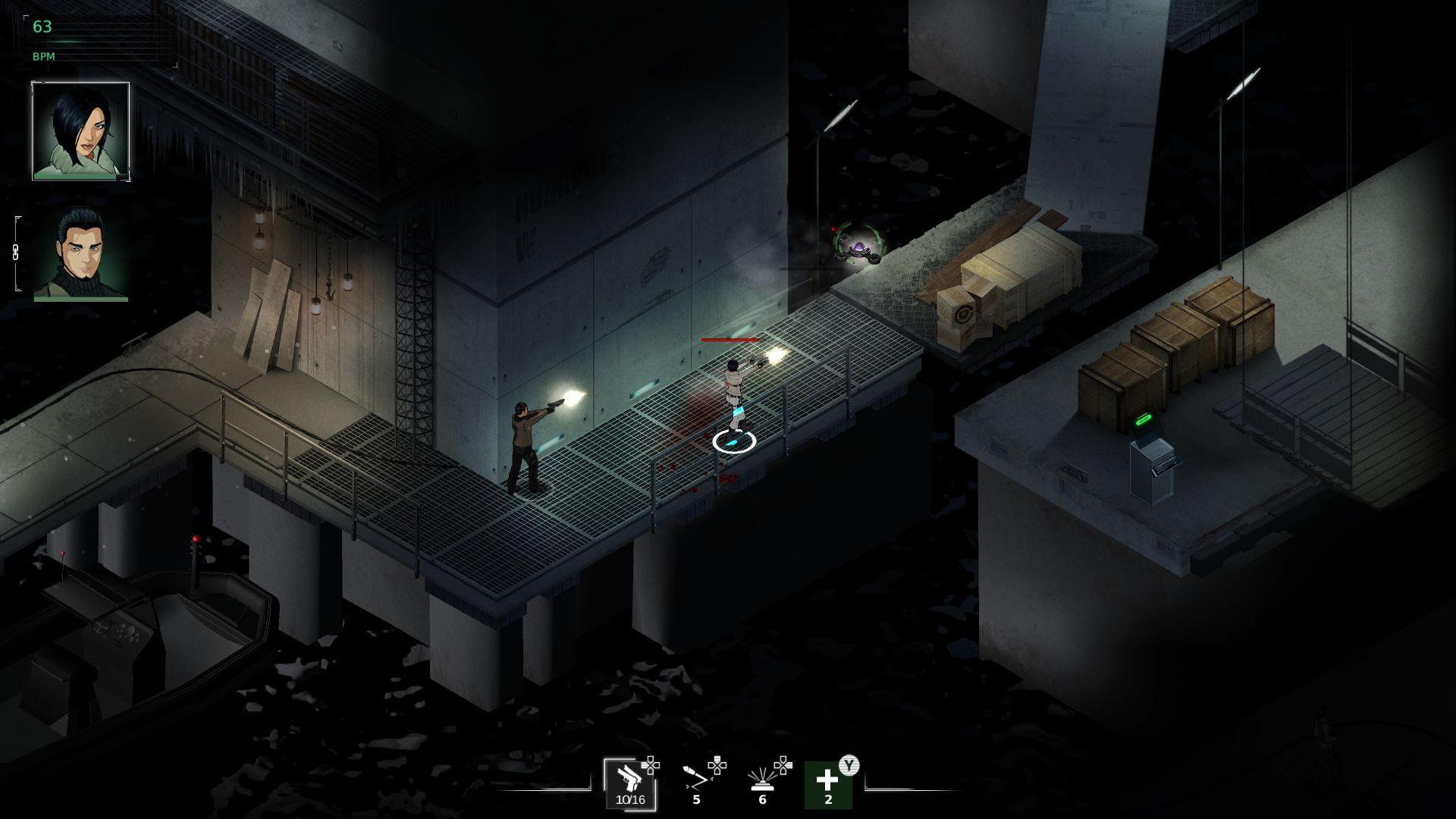Select Hana's character portrait
This screenshot has width=1456, height=819.
tap(80, 133)
